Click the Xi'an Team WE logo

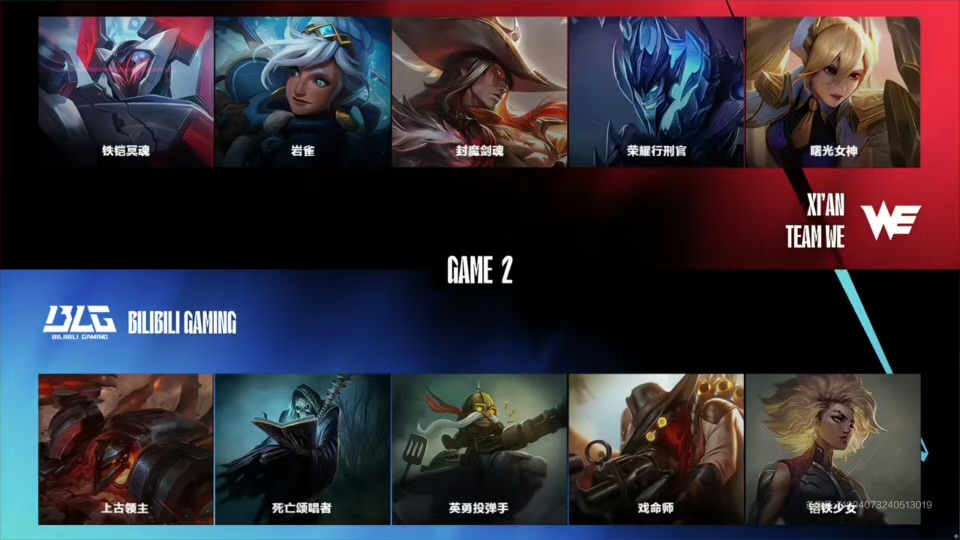[x=890, y=221]
